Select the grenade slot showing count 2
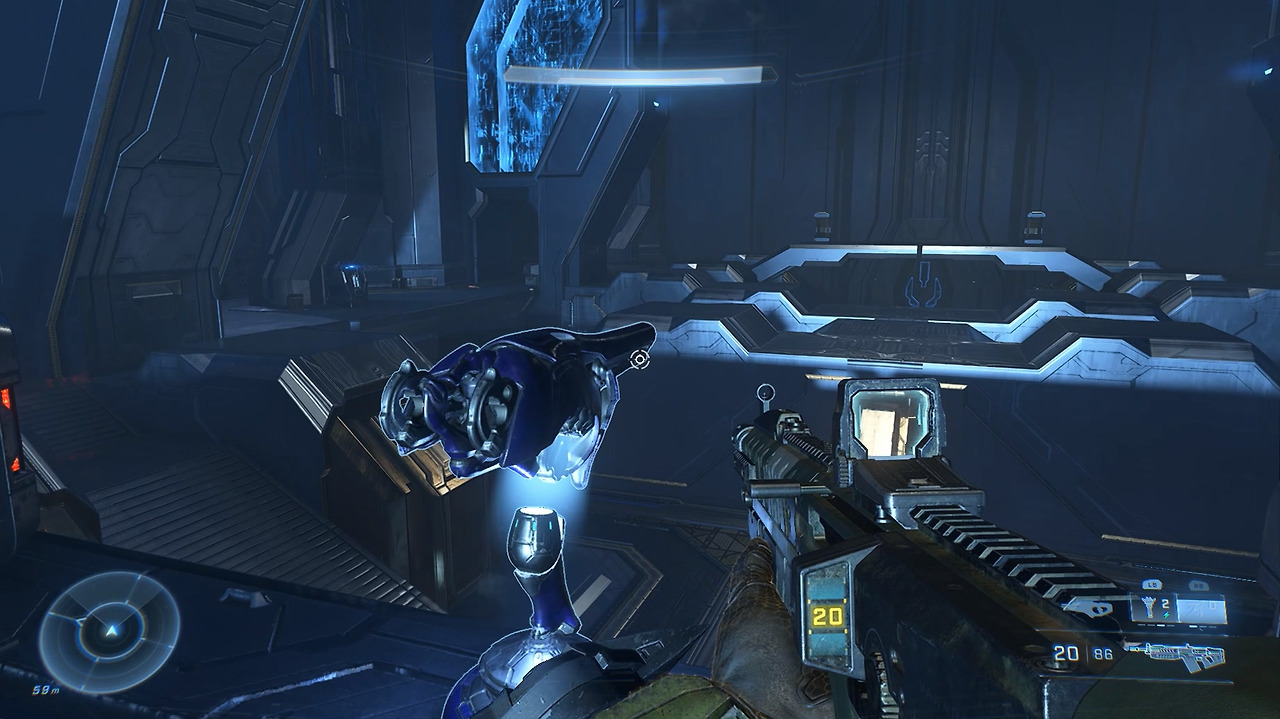Screen dimensions: 1280x719 1151,607
